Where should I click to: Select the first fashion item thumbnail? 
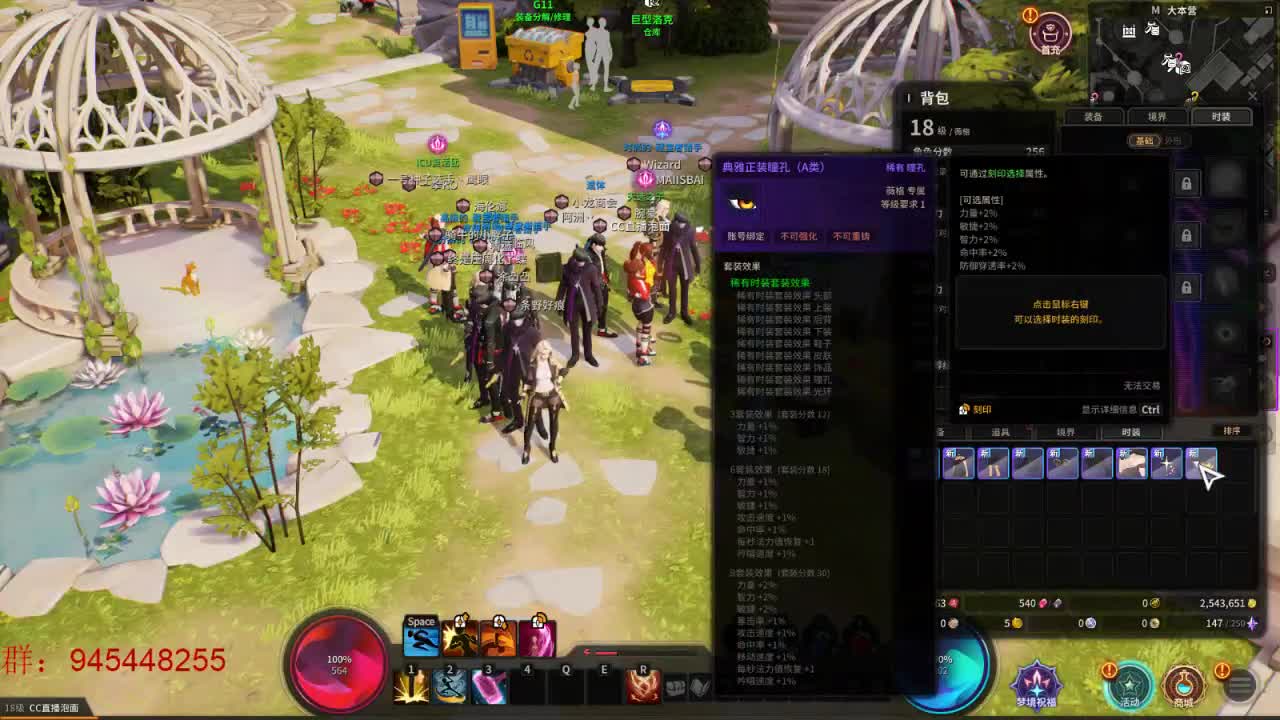coord(957,463)
